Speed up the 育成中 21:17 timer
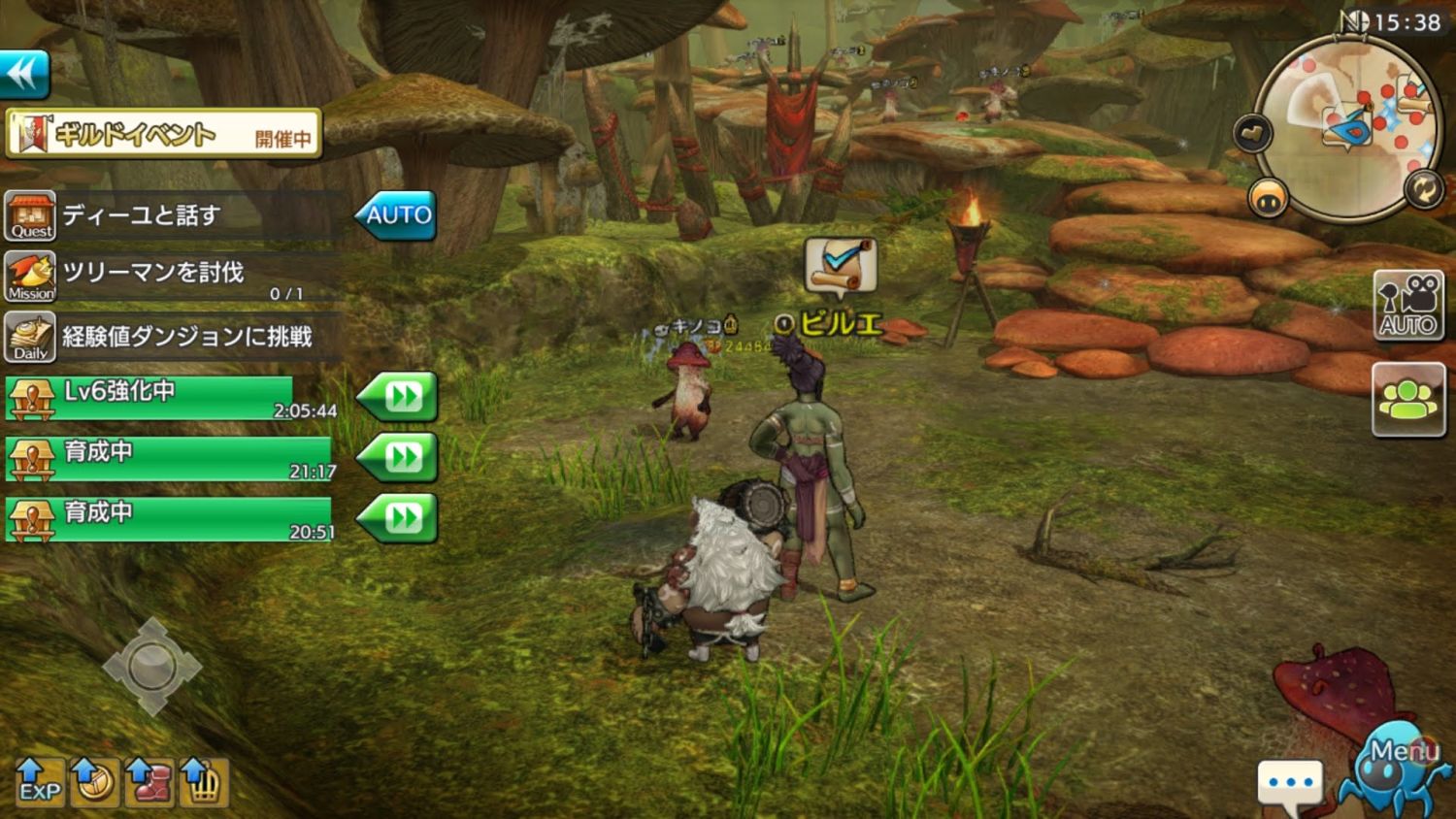This screenshot has width=1456, height=819. tap(400, 457)
